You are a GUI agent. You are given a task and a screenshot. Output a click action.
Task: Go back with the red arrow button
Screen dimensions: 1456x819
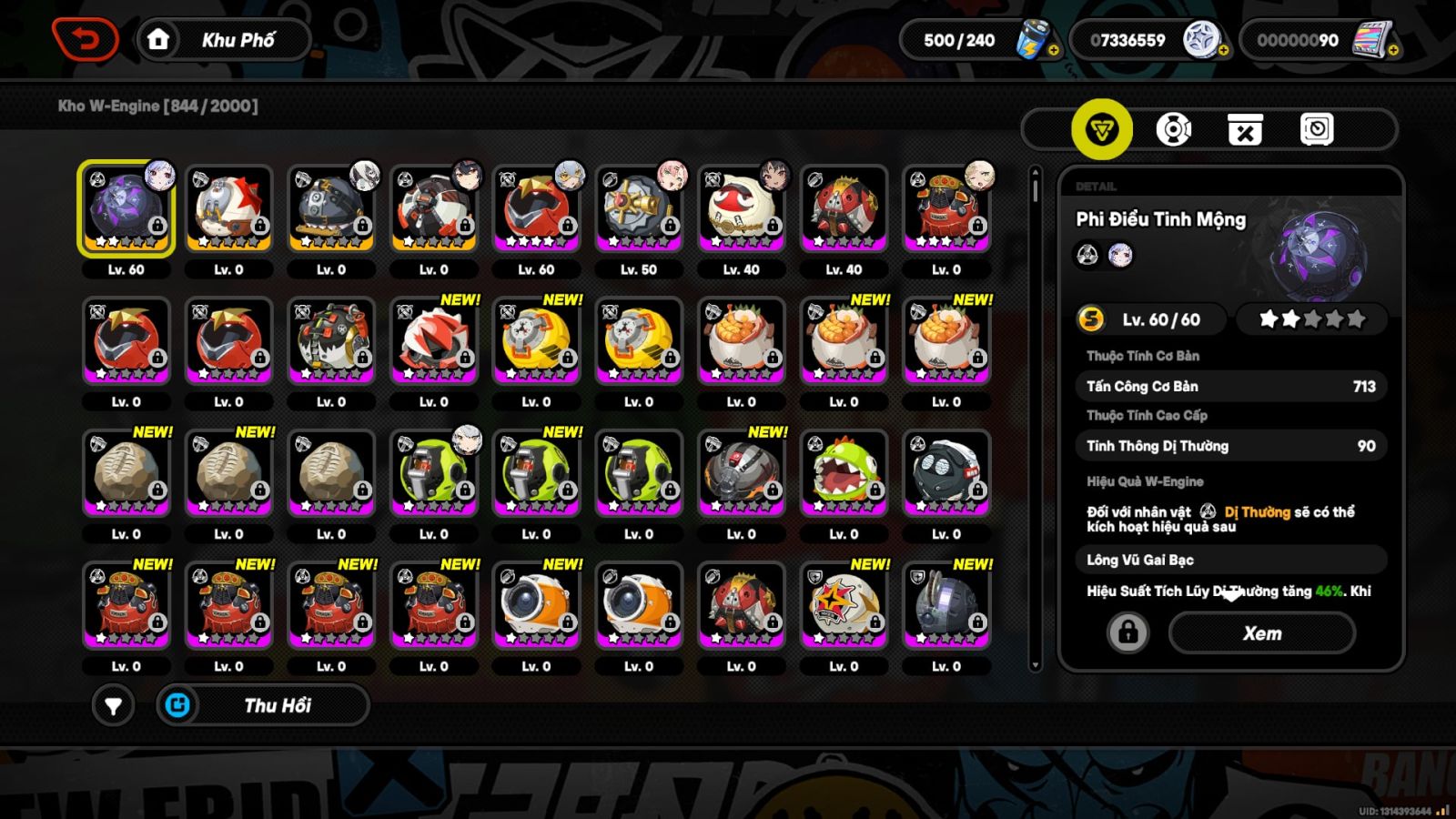[86, 40]
